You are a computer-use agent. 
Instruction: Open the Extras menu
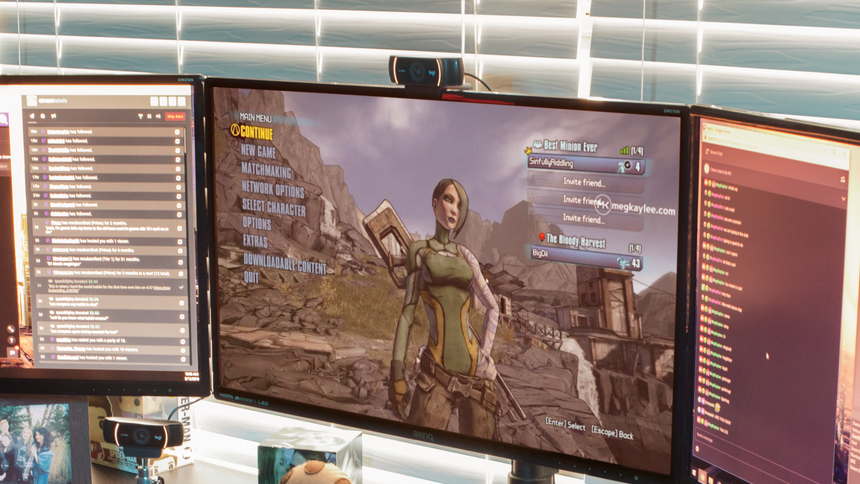pos(254,241)
